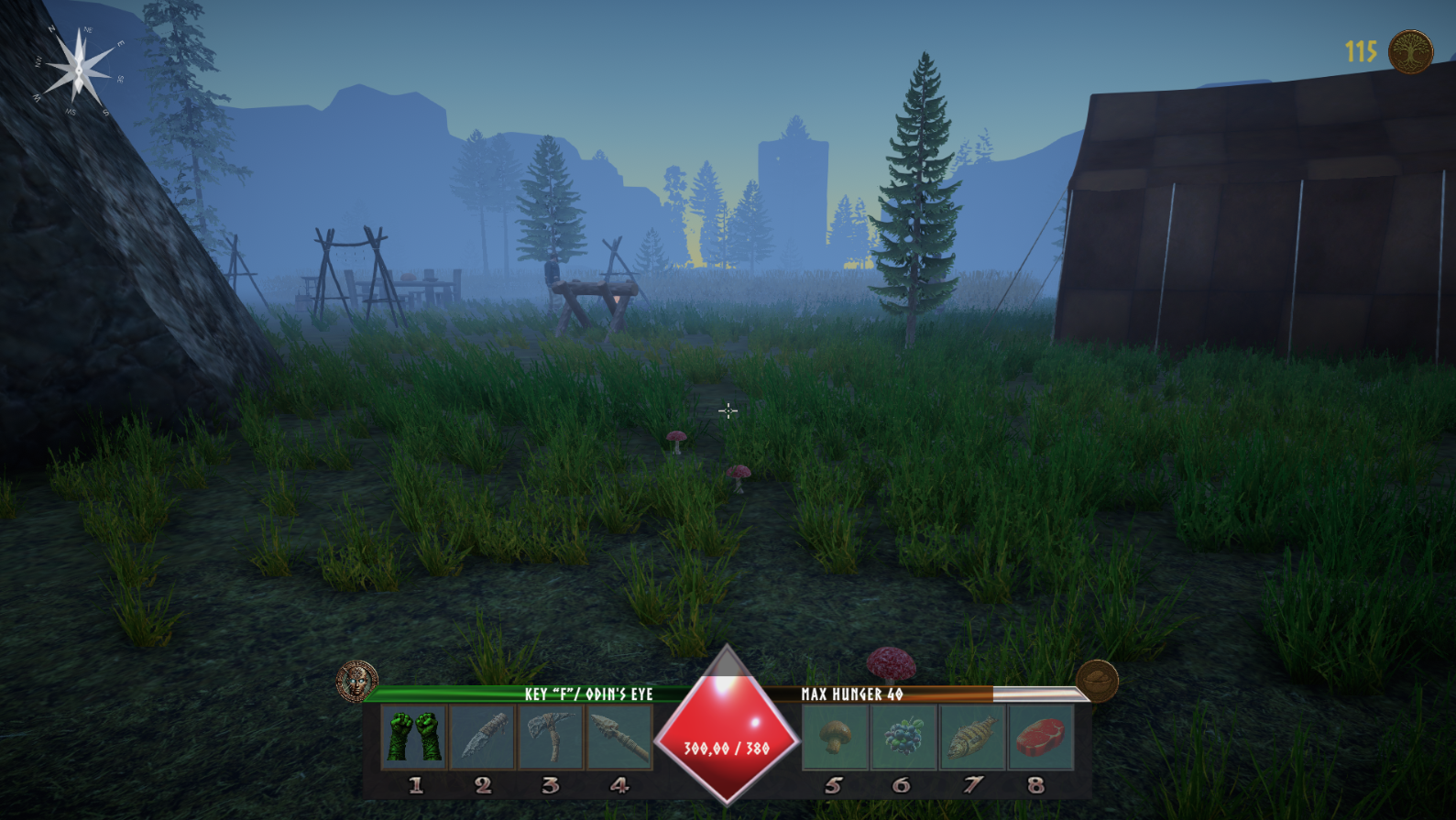Eat the brown mushroom in slot 5

click(835, 737)
